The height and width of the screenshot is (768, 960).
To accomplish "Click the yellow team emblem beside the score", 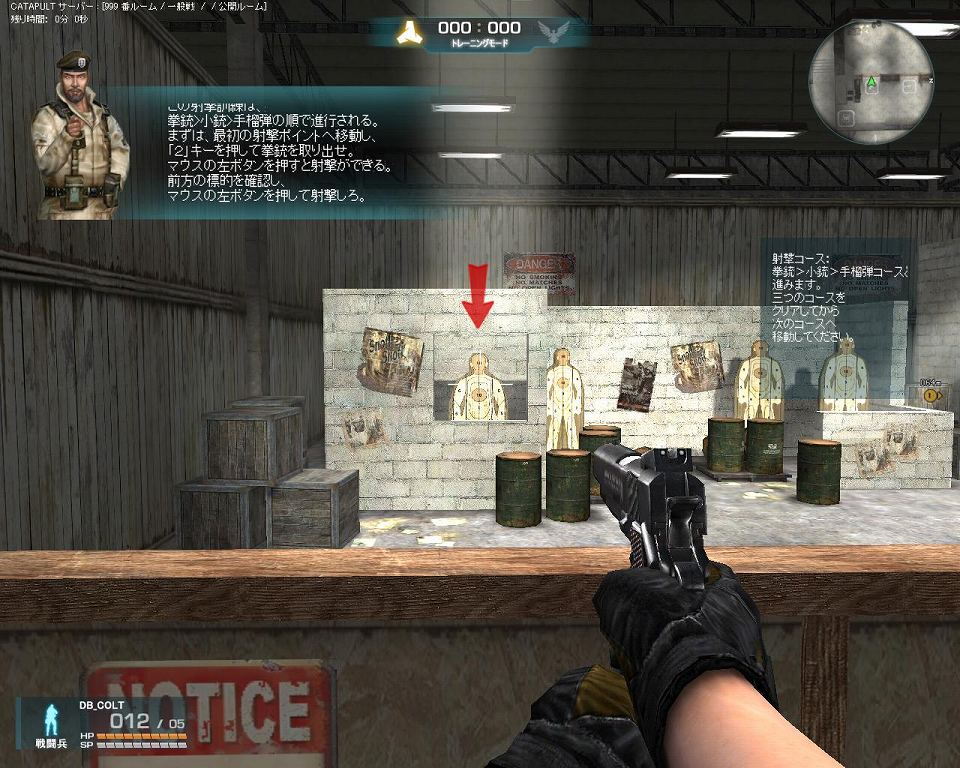I will coord(409,33).
